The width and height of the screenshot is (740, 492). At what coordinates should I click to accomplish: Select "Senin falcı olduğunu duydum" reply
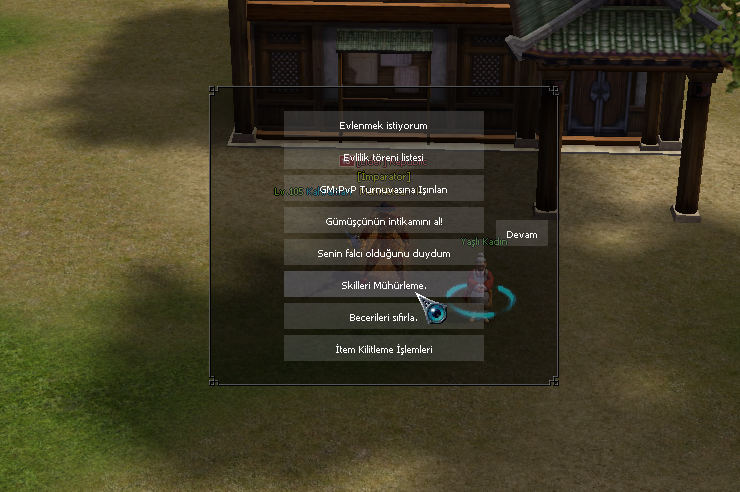point(384,253)
